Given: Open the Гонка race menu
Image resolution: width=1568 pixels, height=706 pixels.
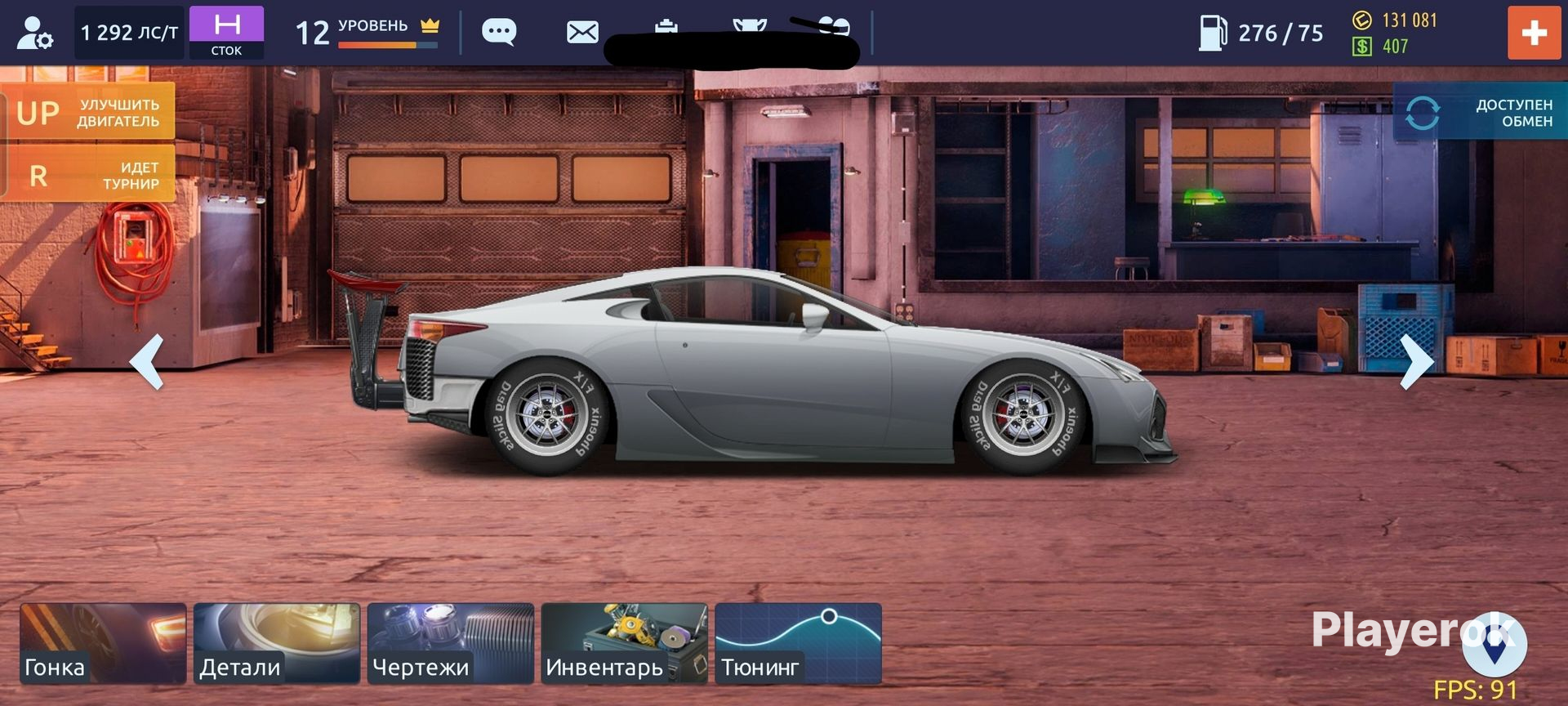Looking at the screenshot, I should tap(103, 643).
